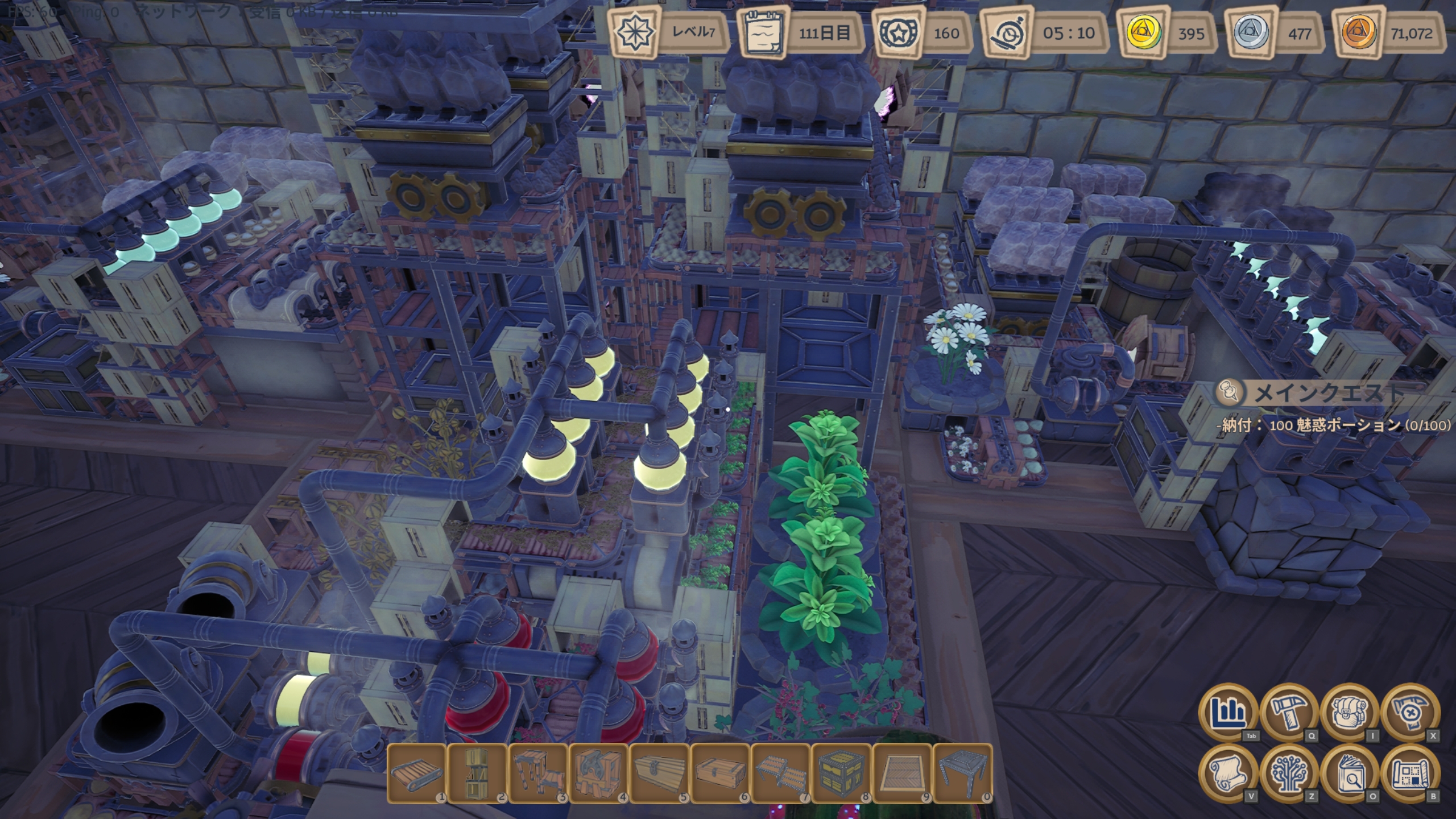
Task: Open the bar chart statistics panel
Action: pos(1228,712)
